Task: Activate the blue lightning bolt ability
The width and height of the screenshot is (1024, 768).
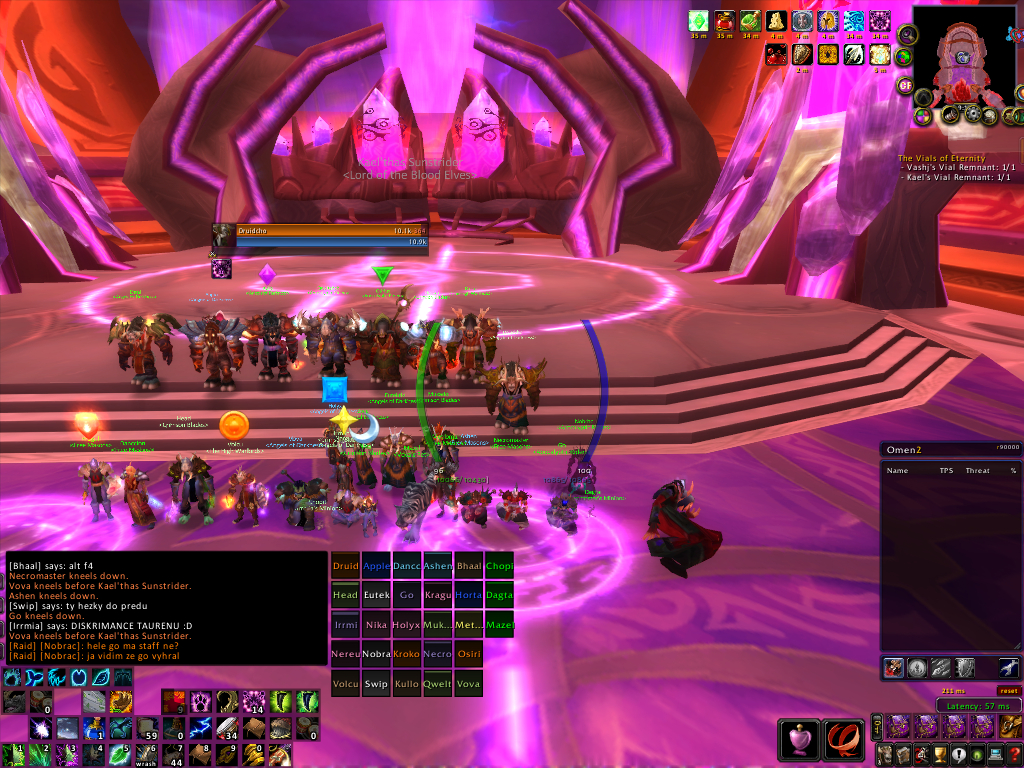Action: point(201,728)
